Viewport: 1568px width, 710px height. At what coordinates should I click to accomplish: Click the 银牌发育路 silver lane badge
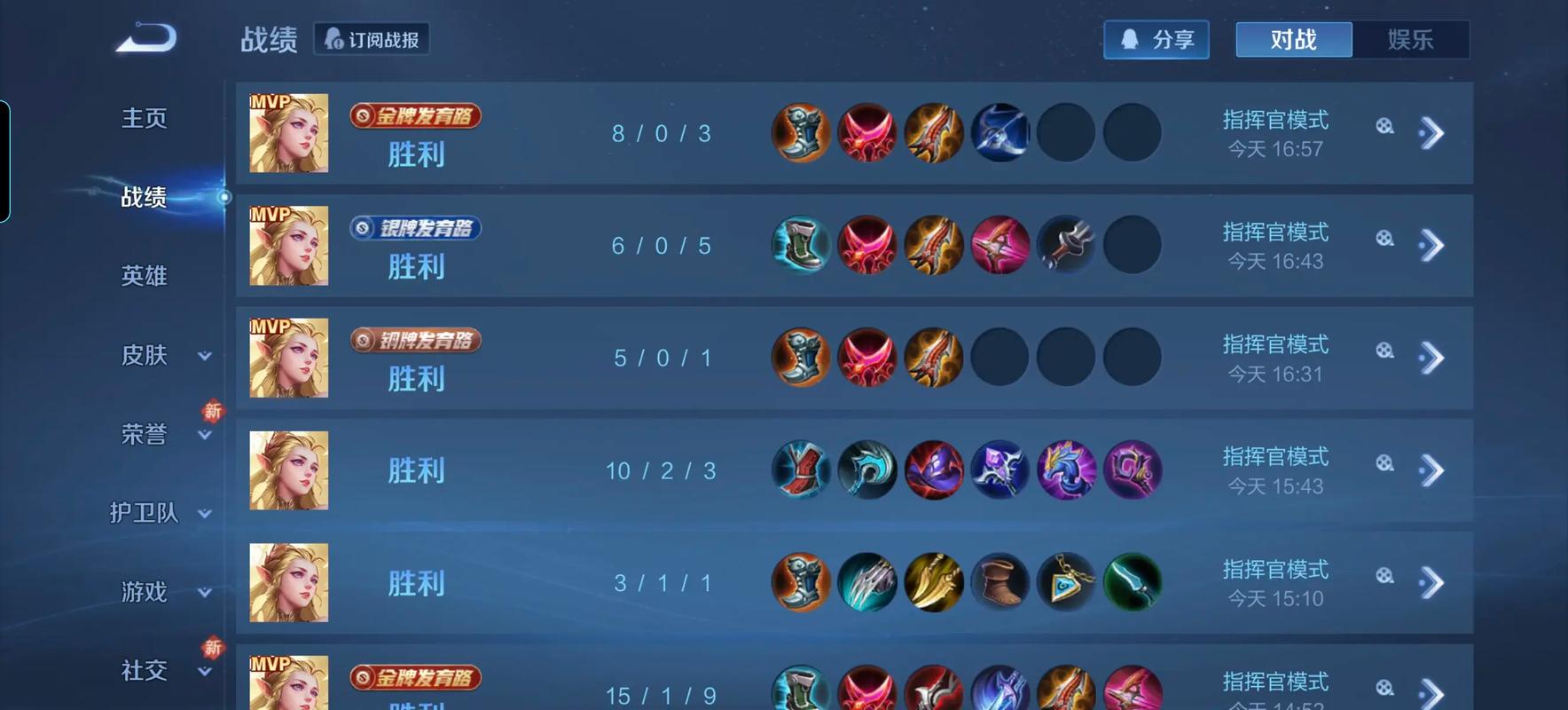(x=414, y=228)
